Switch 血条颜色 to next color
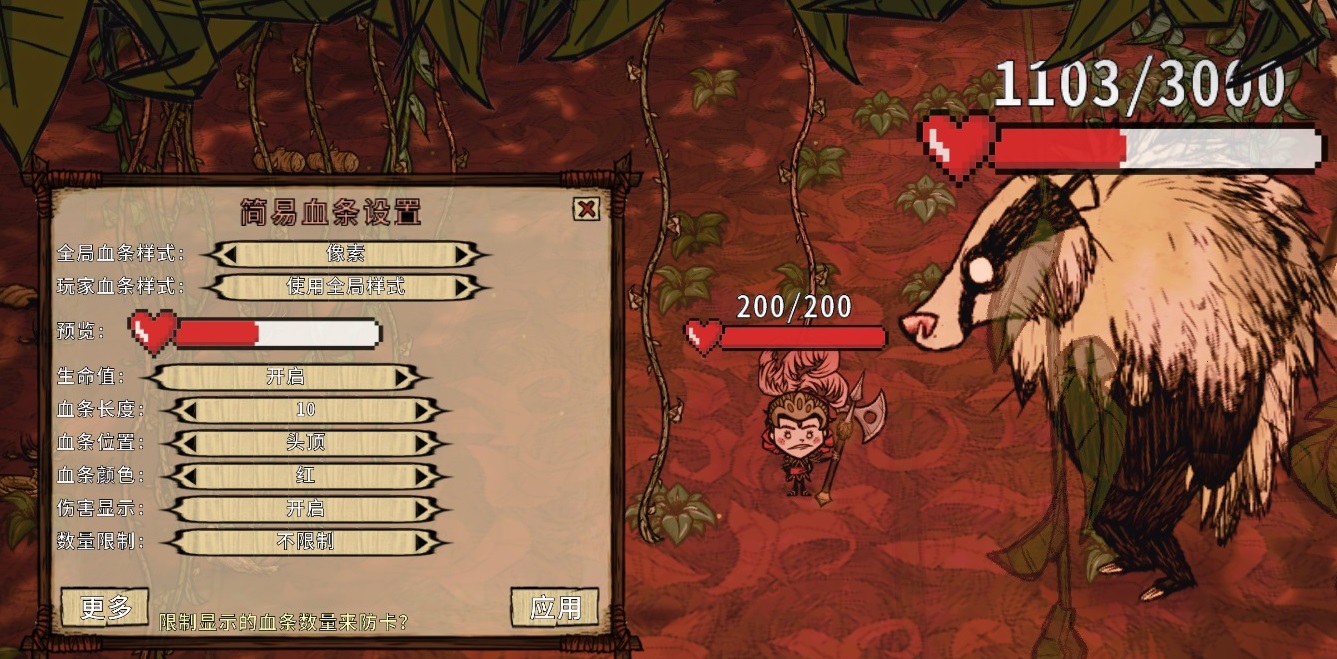The width and height of the screenshot is (1337, 659). coord(423,476)
